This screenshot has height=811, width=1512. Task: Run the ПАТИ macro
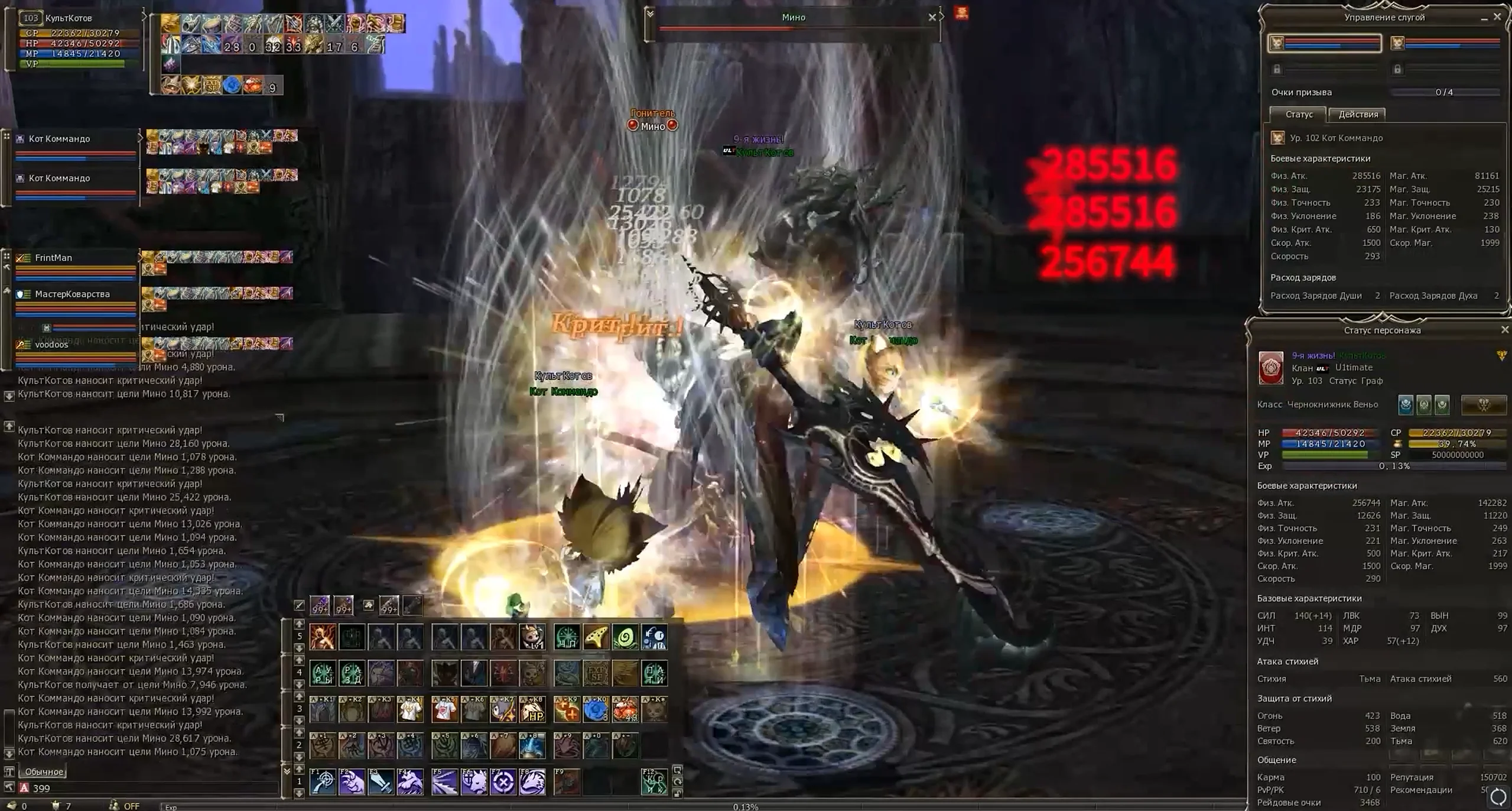click(x=654, y=673)
